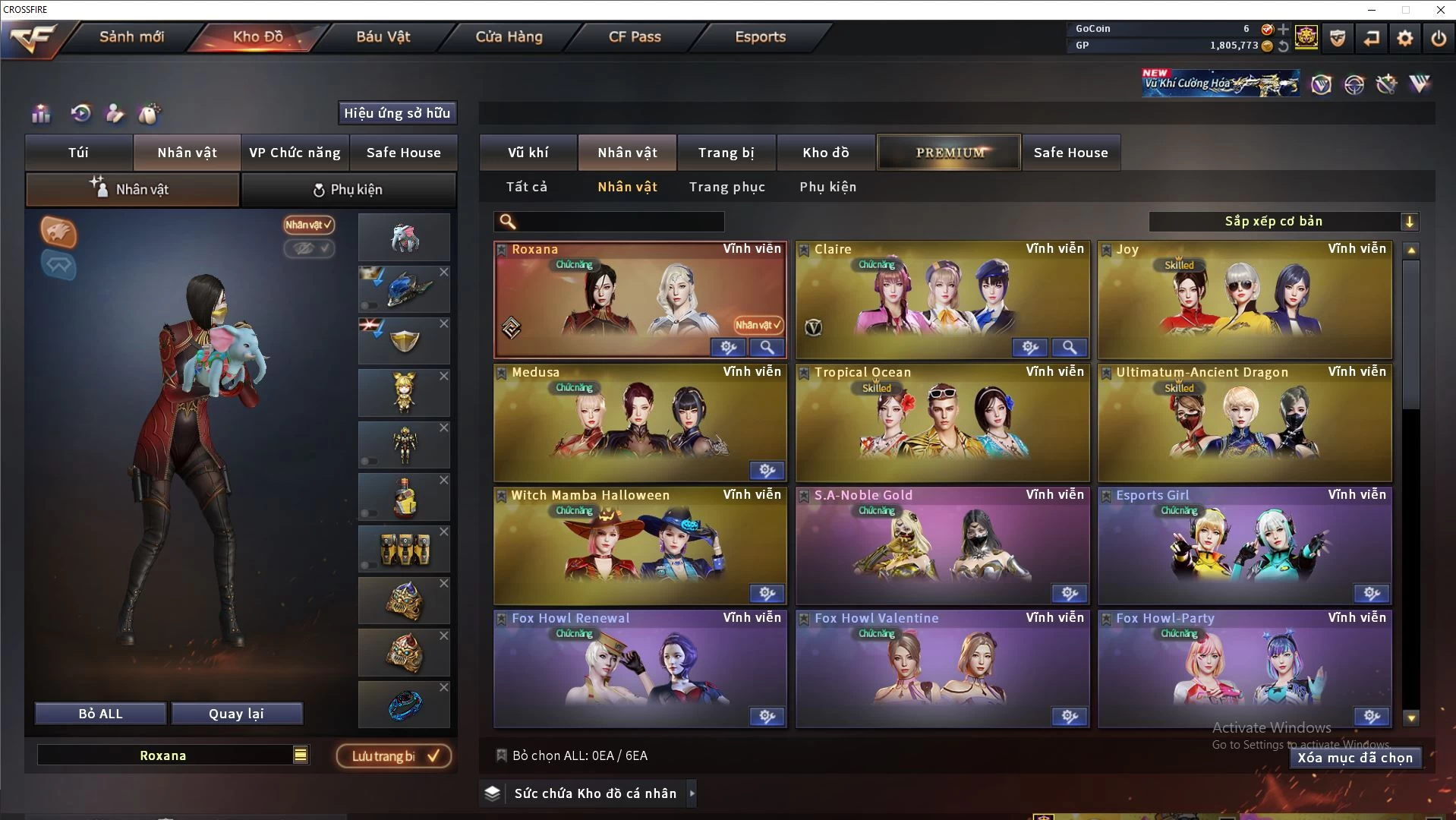
Task: Pick the Witch Mamba Halloween card
Action: click(x=639, y=546)
